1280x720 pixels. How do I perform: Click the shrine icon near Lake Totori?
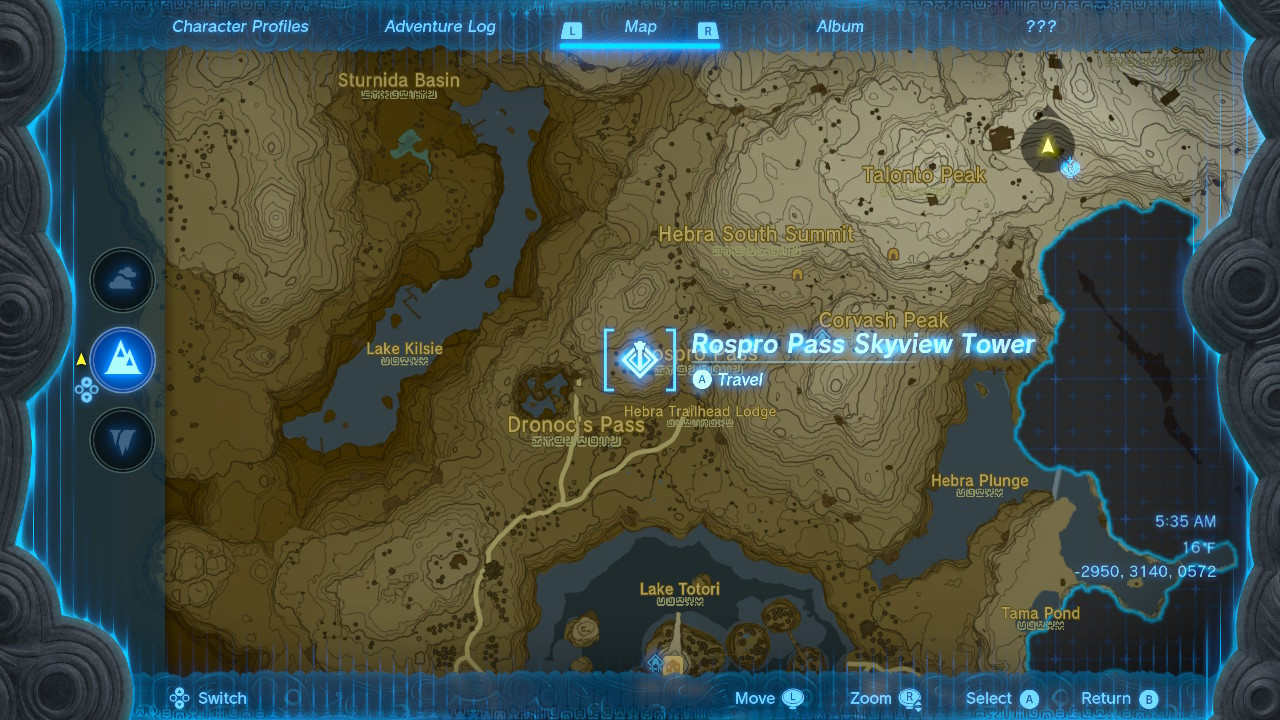[x=656, y=662]
